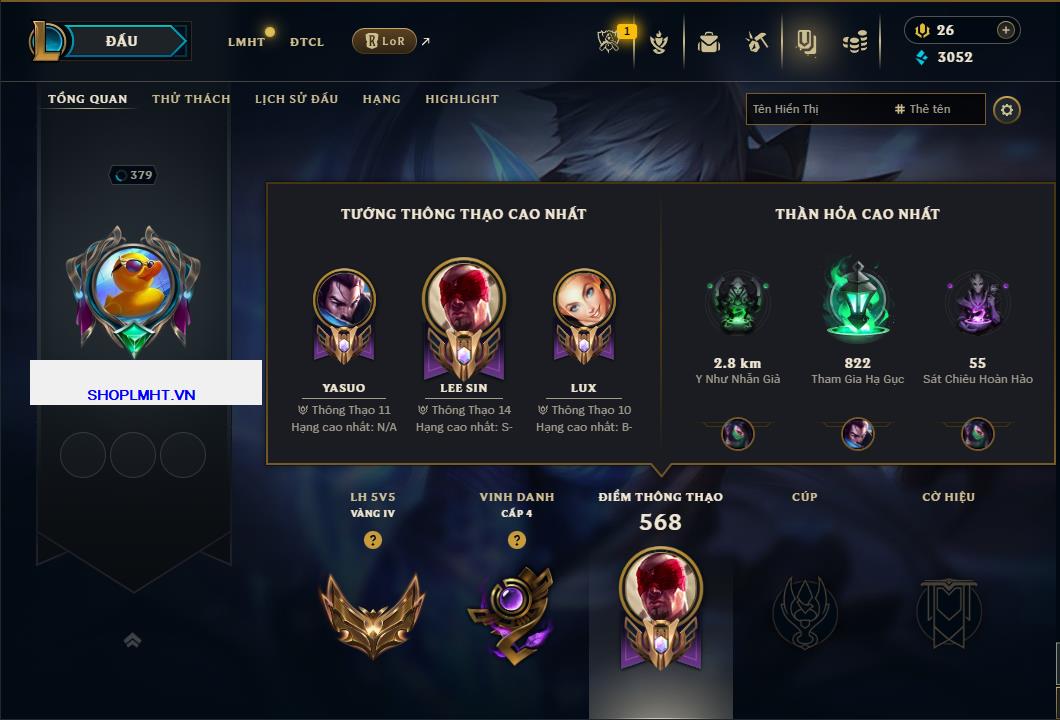This screenshot has width=1060, height=720.
Task: Select the Lux mastery portrait
Action: 584,303
